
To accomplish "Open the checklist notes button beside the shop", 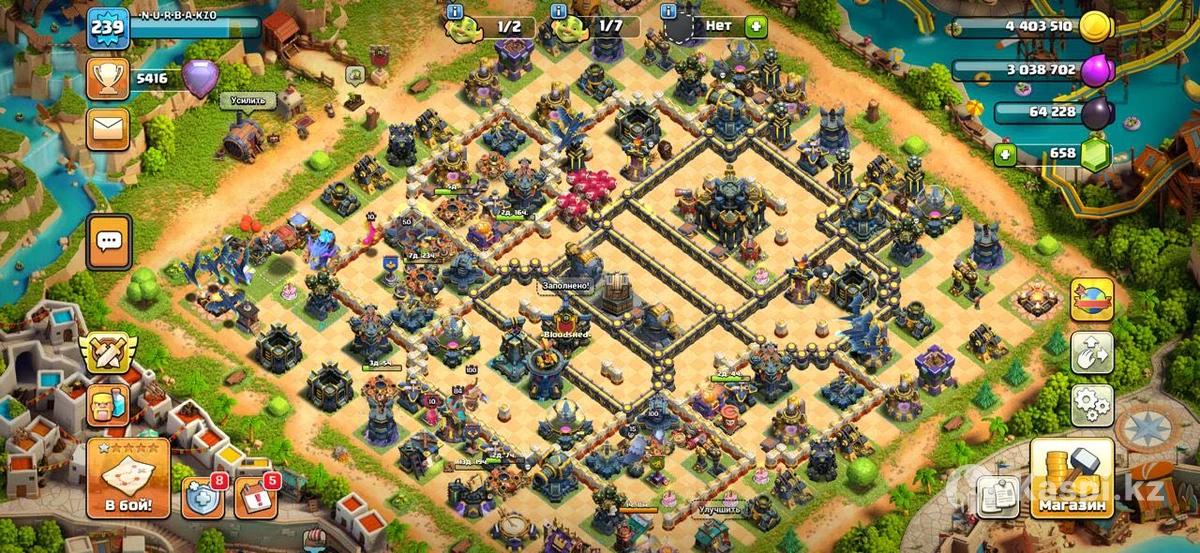I will click(997, 493).
